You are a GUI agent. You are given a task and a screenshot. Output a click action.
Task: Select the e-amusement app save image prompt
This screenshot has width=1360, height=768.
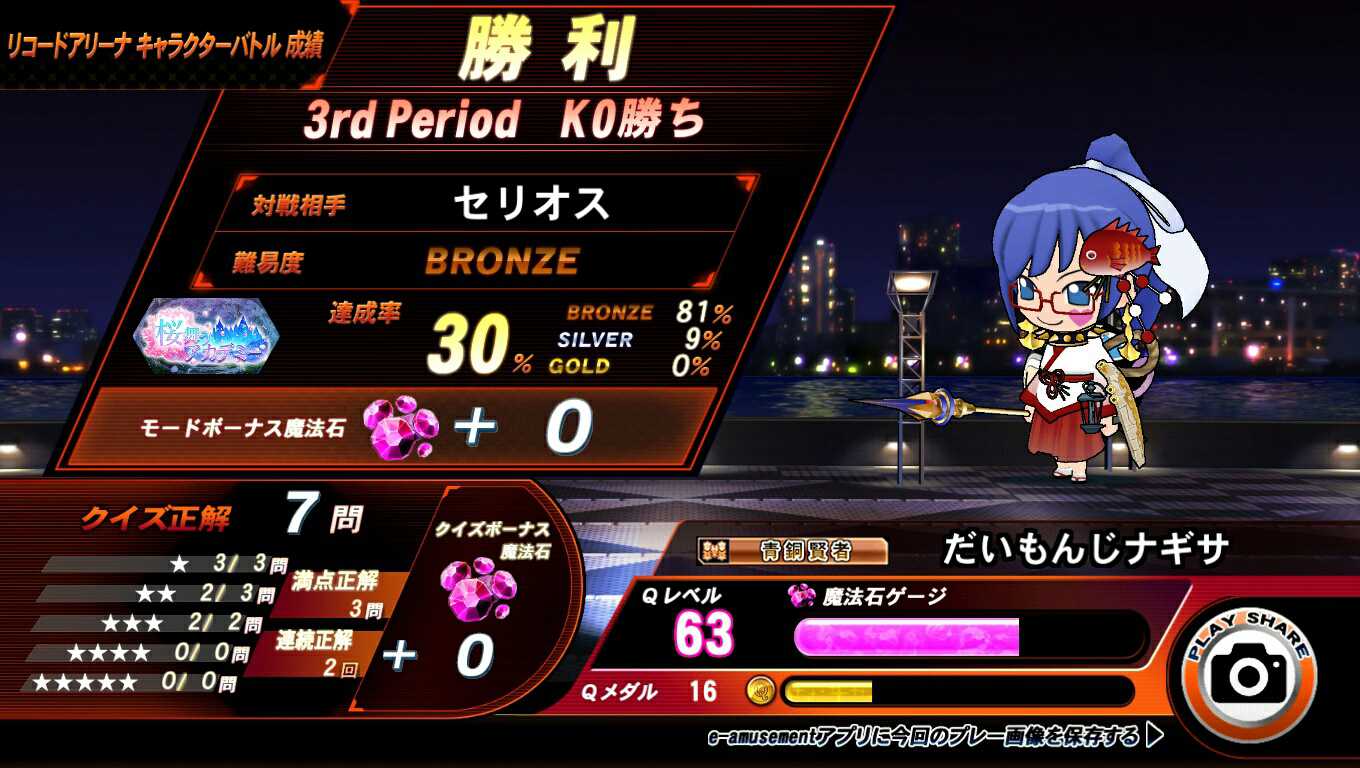pyautogui.click(x=934, y=737)
